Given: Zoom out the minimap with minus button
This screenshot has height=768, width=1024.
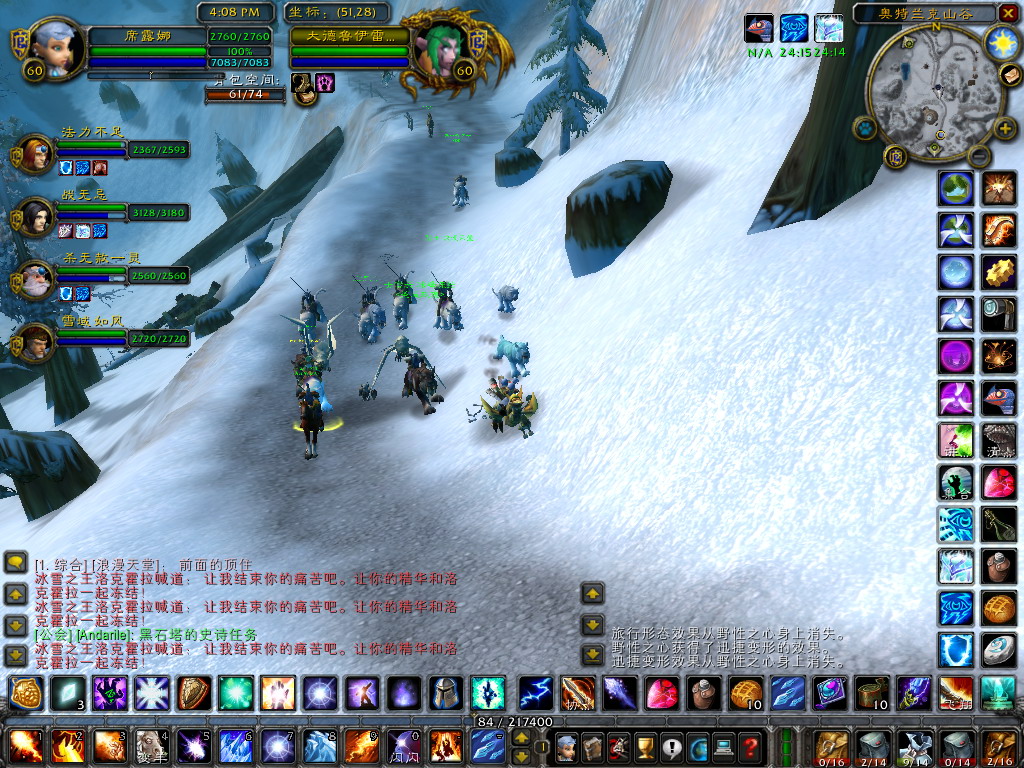Looking at the screenshot, I should tap(981, 157).
